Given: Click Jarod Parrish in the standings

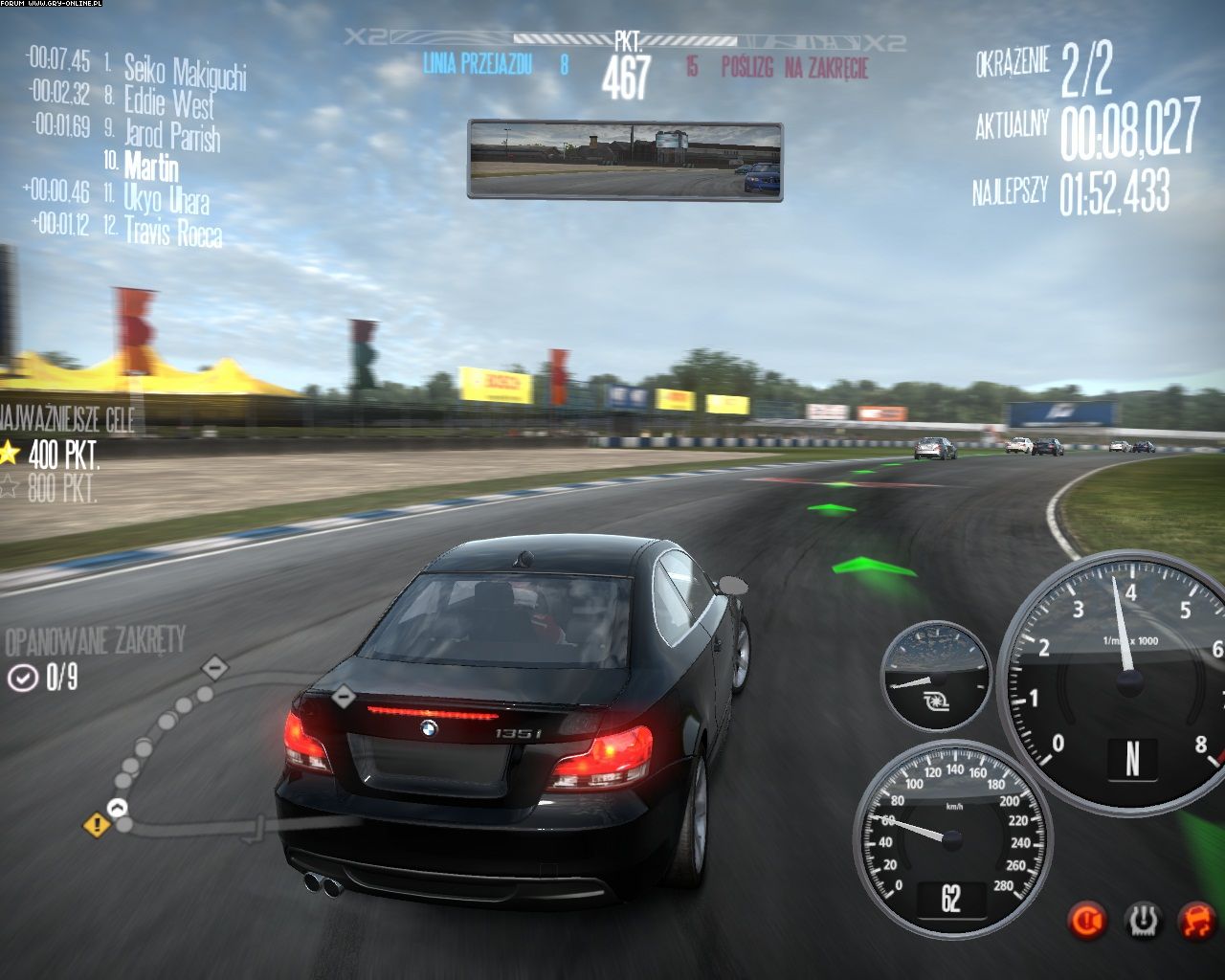Looking at the screenshot, I should click(171, 135).
